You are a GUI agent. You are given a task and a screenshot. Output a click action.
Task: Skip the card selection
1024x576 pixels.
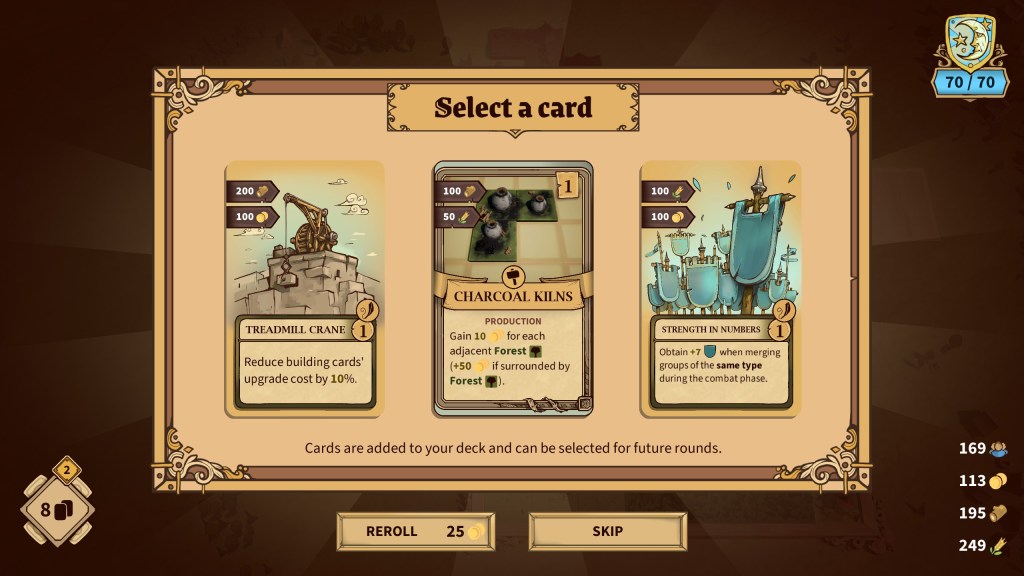coord(607,531)
